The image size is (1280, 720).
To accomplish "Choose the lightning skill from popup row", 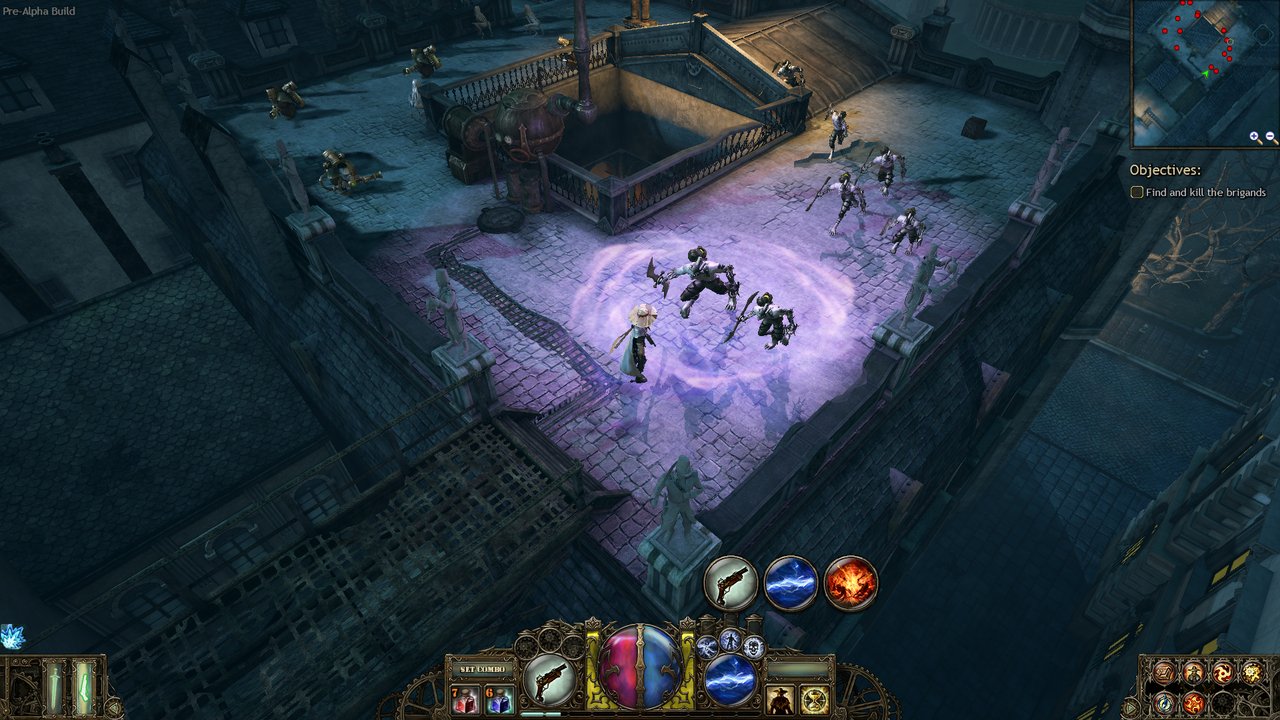I will (791, 582).
